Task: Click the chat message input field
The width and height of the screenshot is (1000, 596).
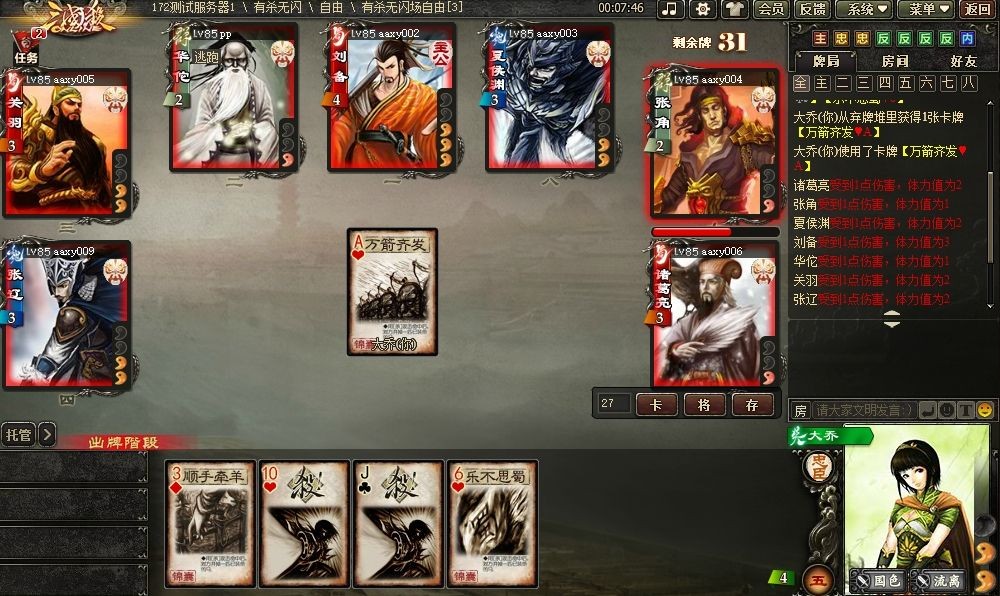Action: pos(862,410)
